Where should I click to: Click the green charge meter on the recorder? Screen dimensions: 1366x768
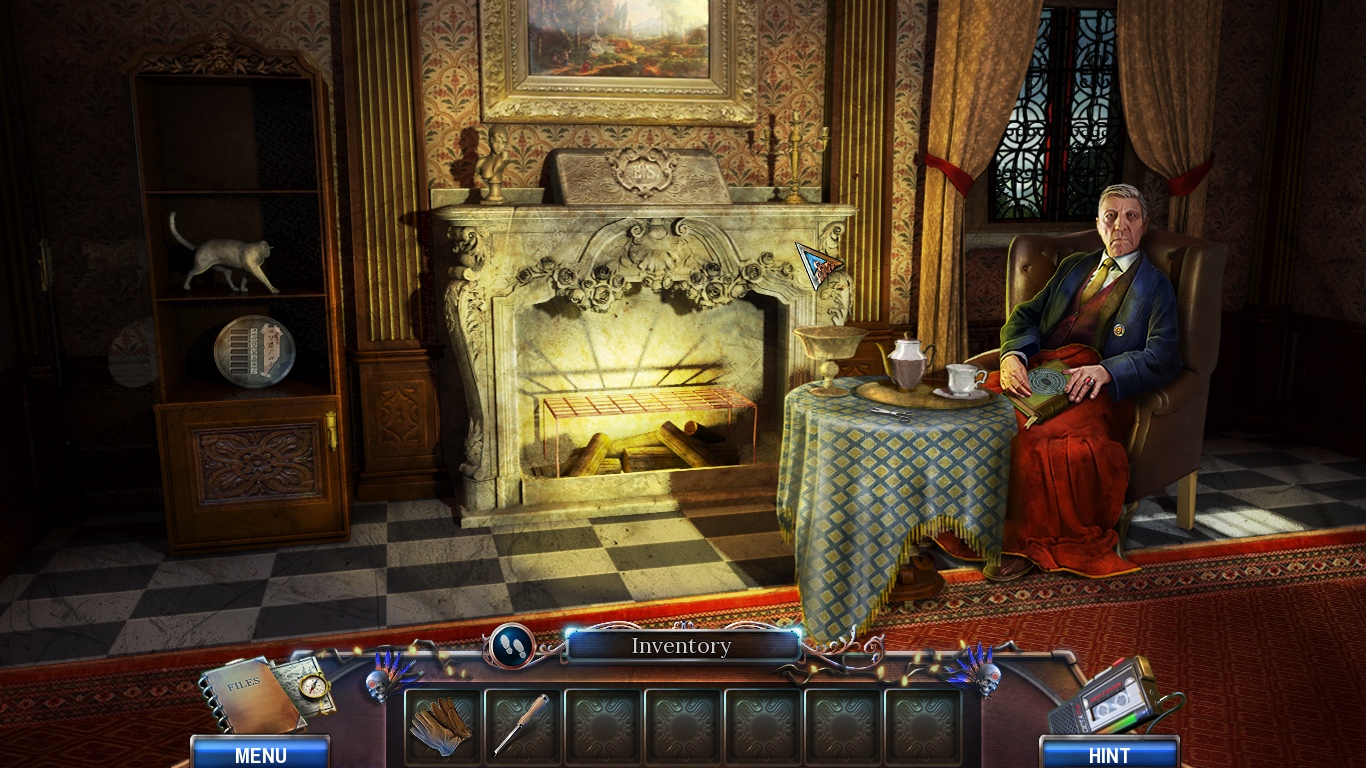pos(1128,717)
